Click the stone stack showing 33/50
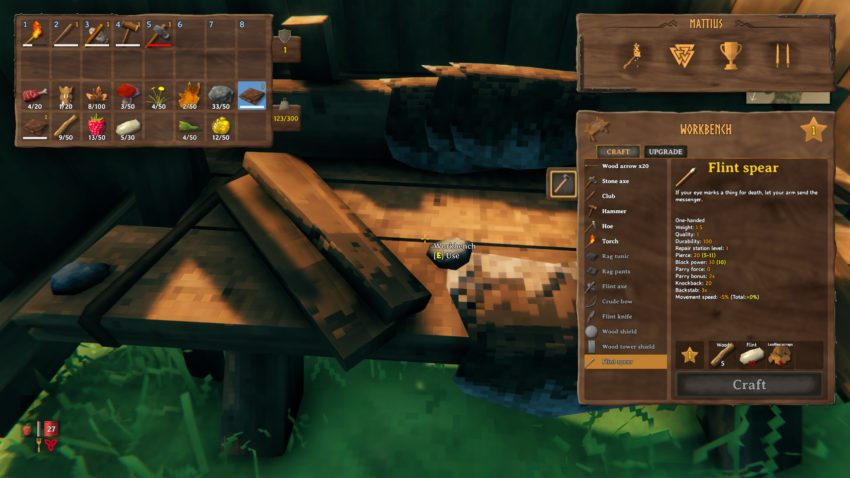Image resolution: width=850 pixels, height=478 pixels. point(221,95)
